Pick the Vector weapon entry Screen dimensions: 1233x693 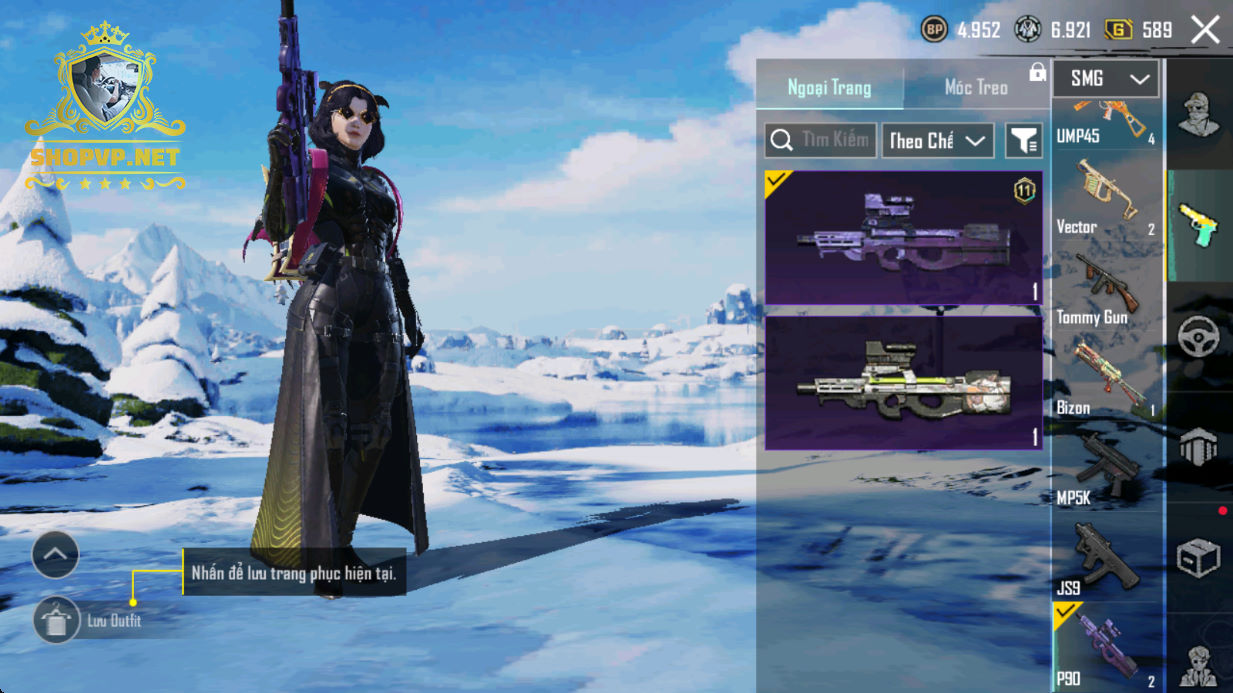click(1107, 200)
